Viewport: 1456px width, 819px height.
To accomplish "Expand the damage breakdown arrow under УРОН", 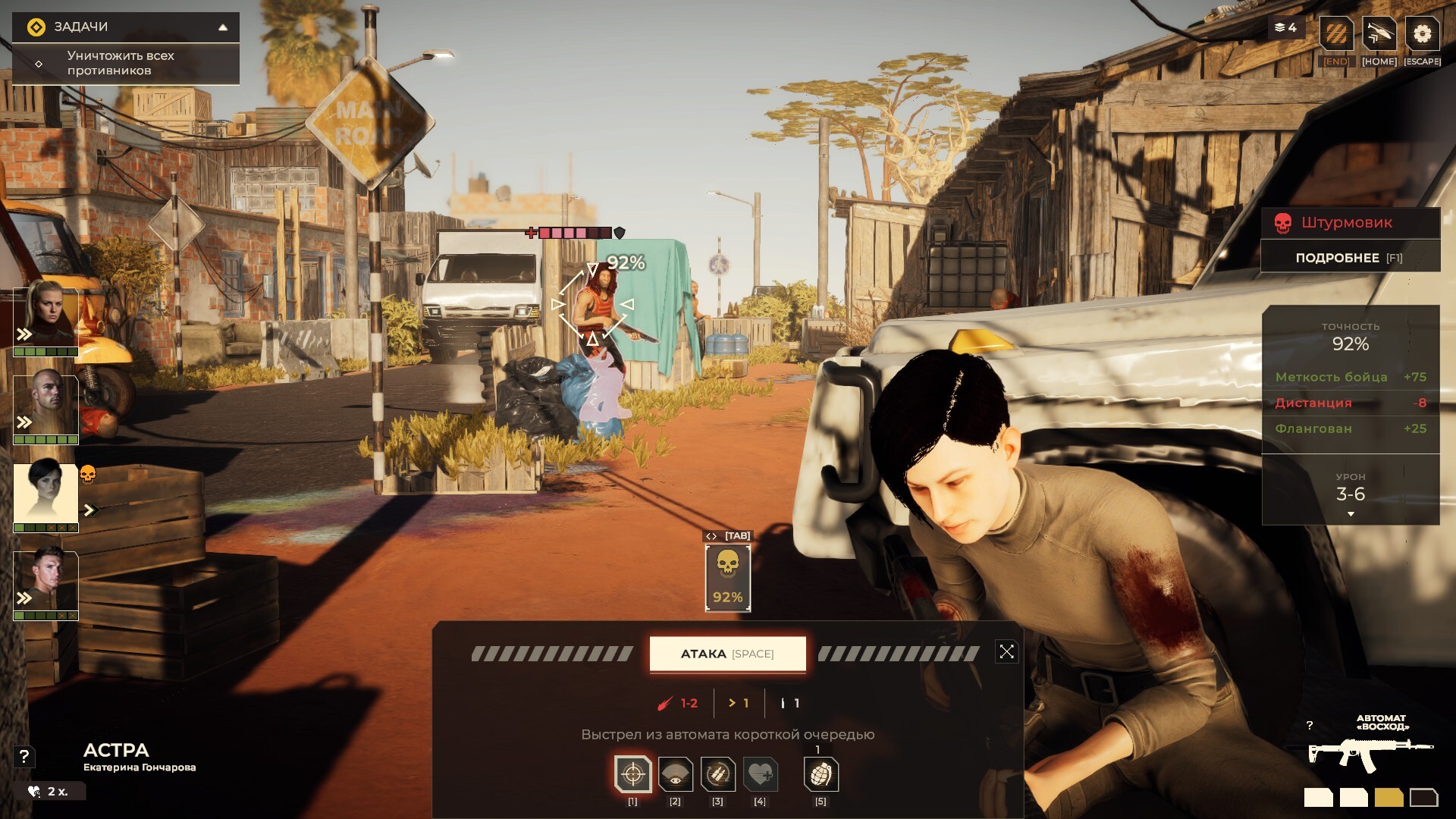I will coord(1351,515).
